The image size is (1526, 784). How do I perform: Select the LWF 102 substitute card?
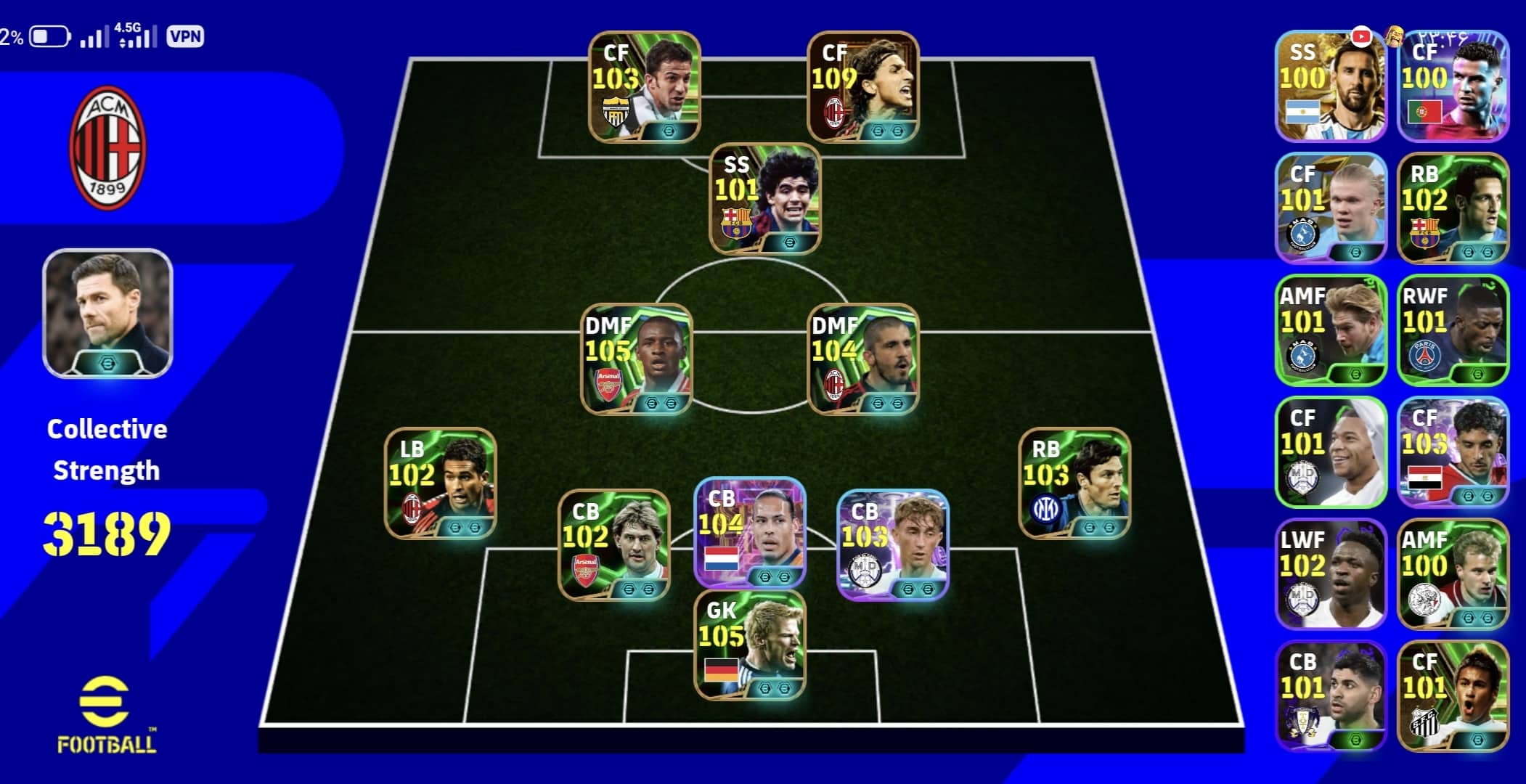[x=1330, y=573]
